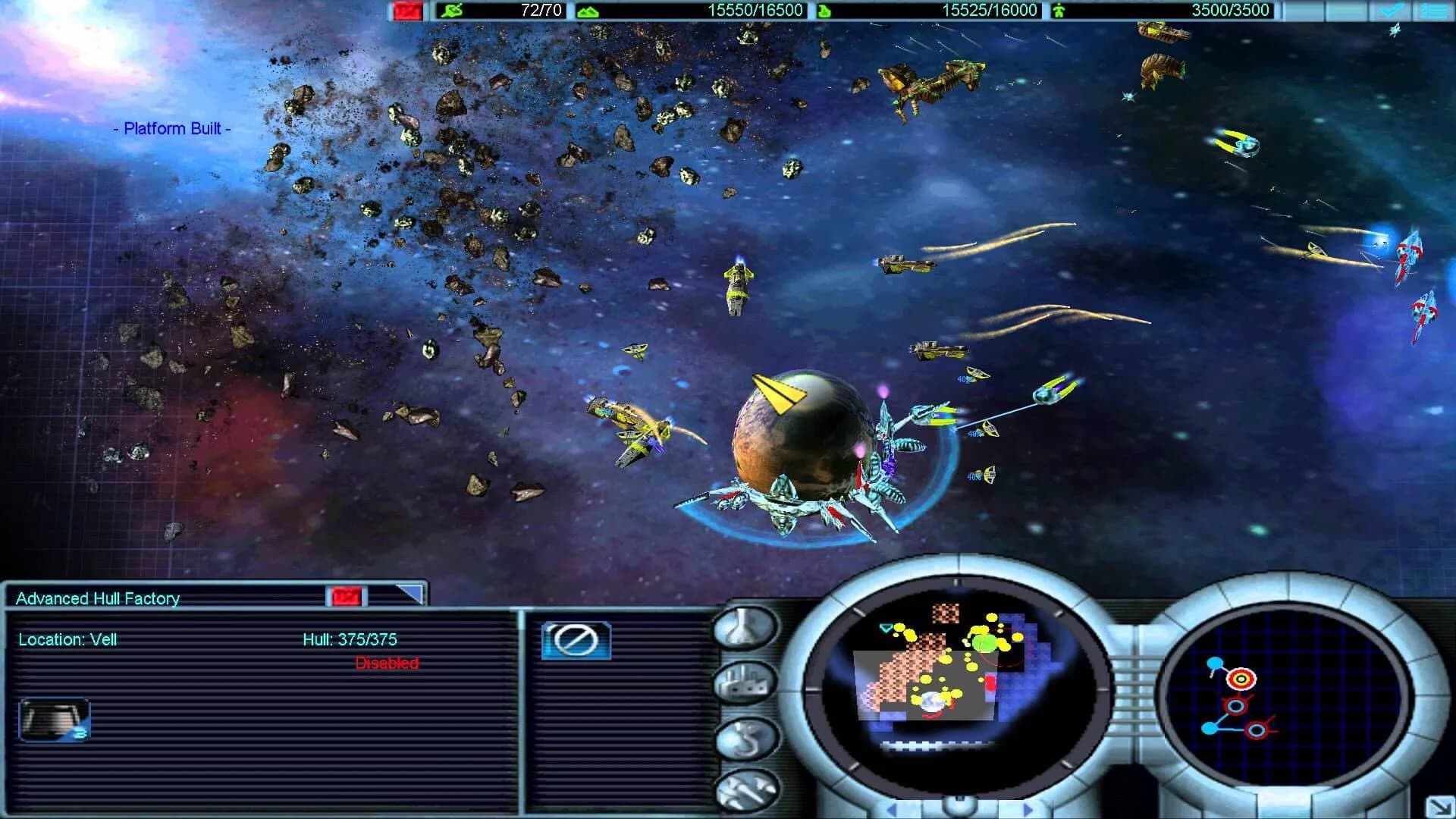Image resolution: width=1456 pixels, height=819 pixels.
Task: Select the Advanced Hull Factory title bar
Action: point(95,598)
